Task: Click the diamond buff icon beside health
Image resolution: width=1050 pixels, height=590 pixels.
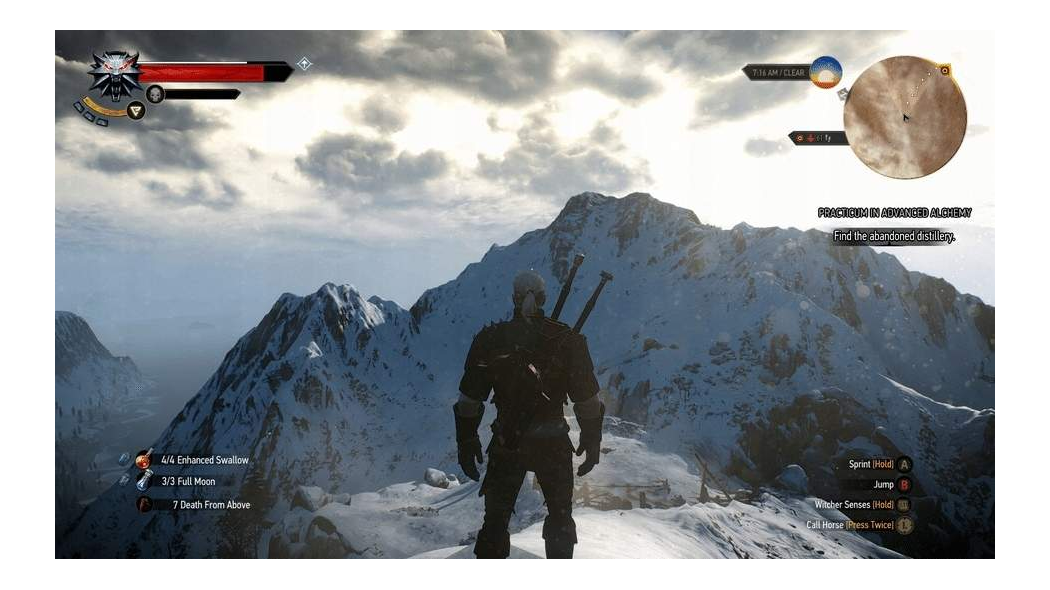Action: tap(304, 64)
